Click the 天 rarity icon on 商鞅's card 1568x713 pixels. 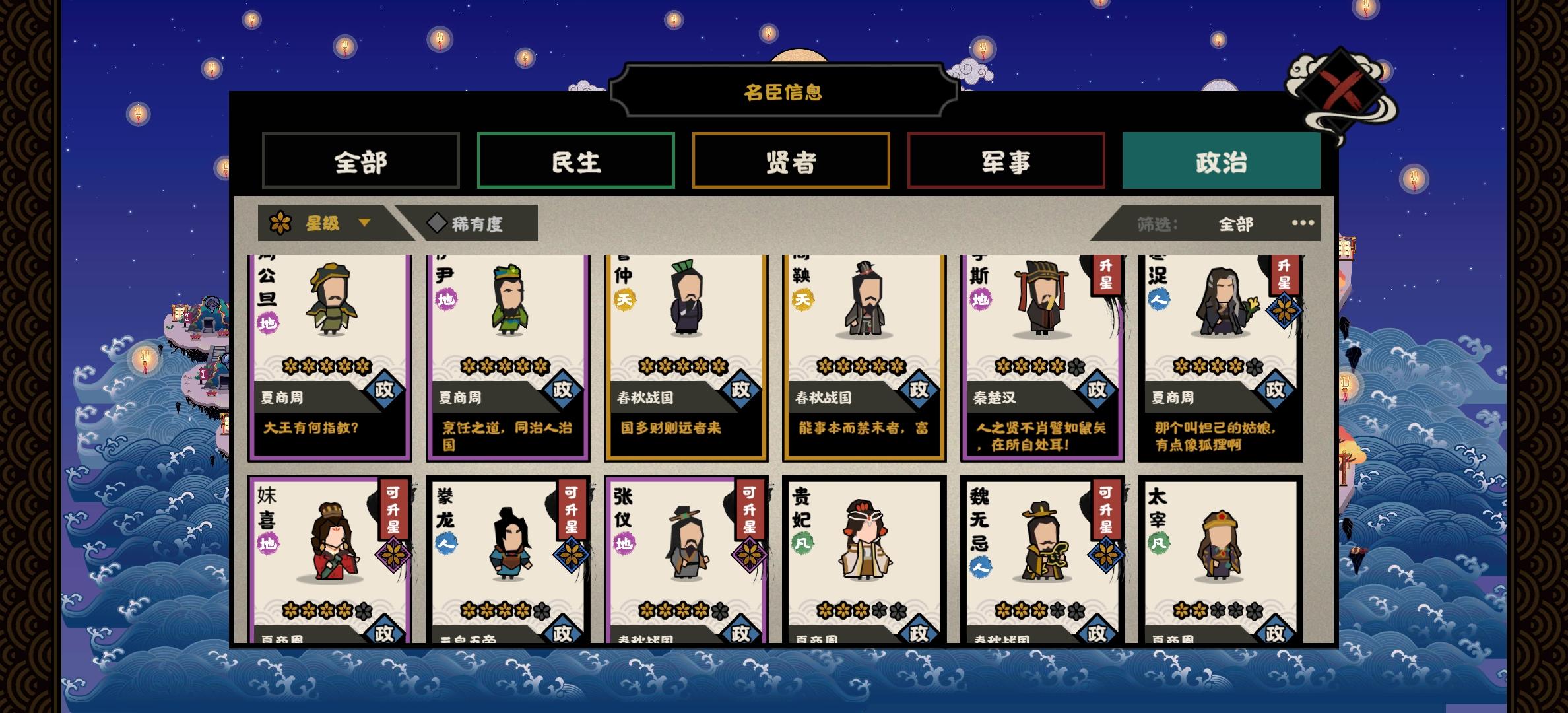[804, 300]
